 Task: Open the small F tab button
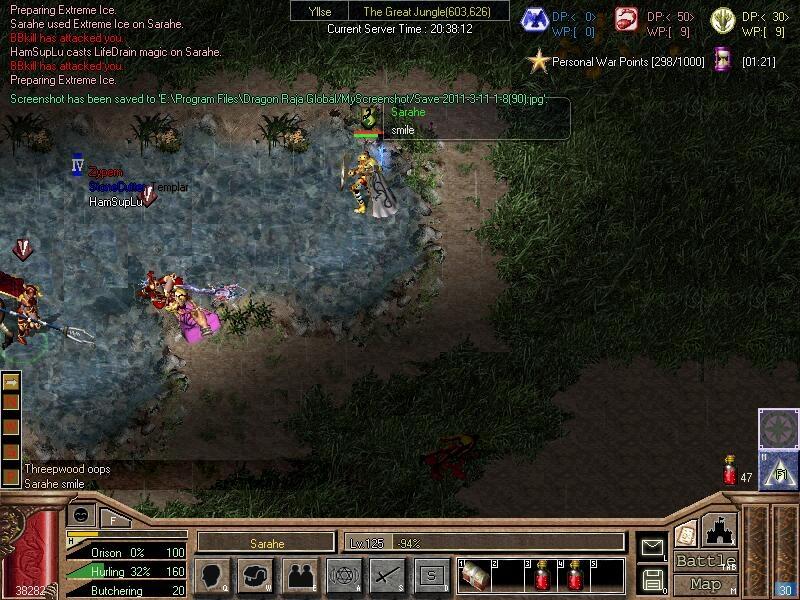114,519
